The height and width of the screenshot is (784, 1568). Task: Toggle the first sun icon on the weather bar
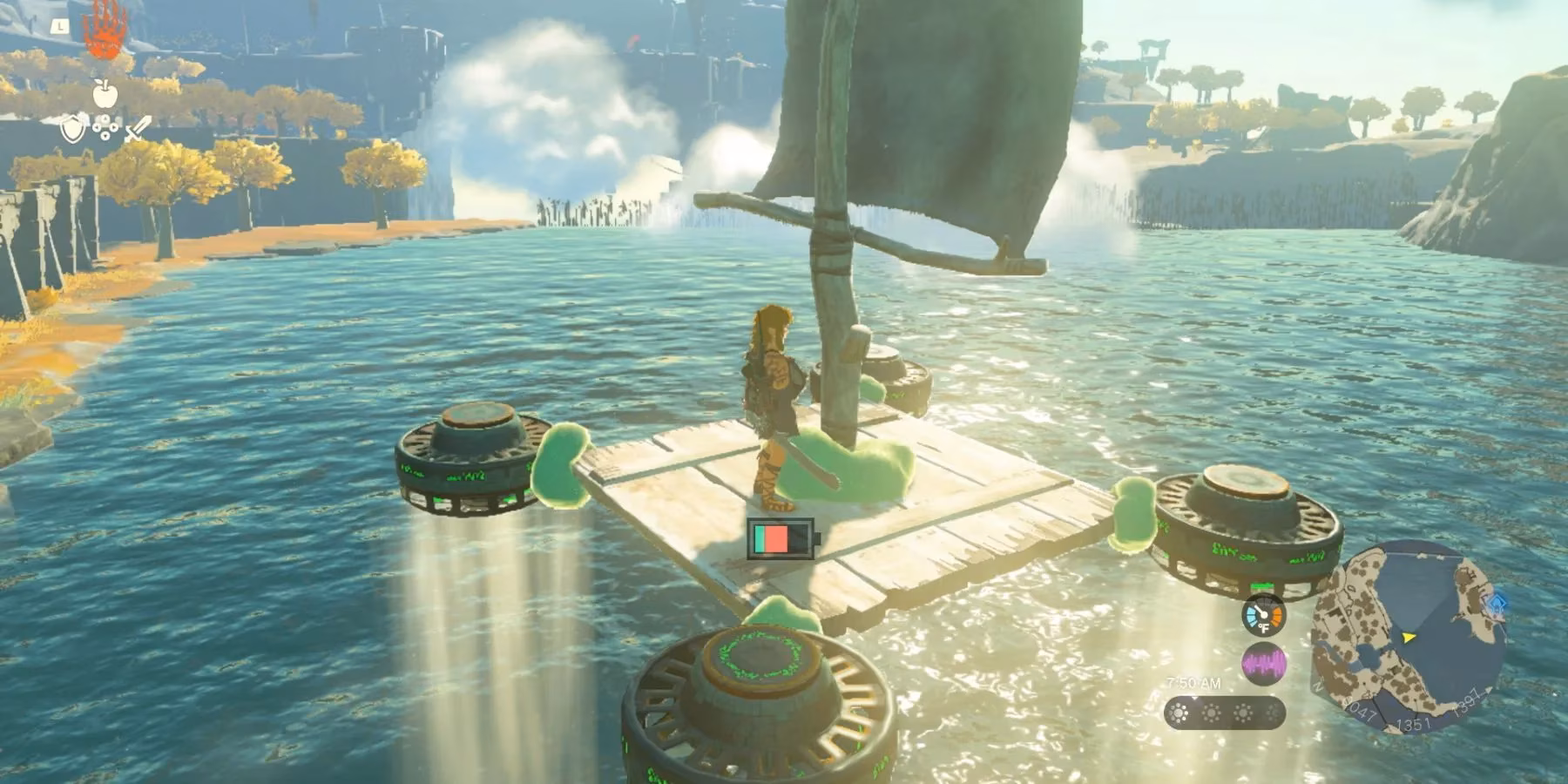1179,713
